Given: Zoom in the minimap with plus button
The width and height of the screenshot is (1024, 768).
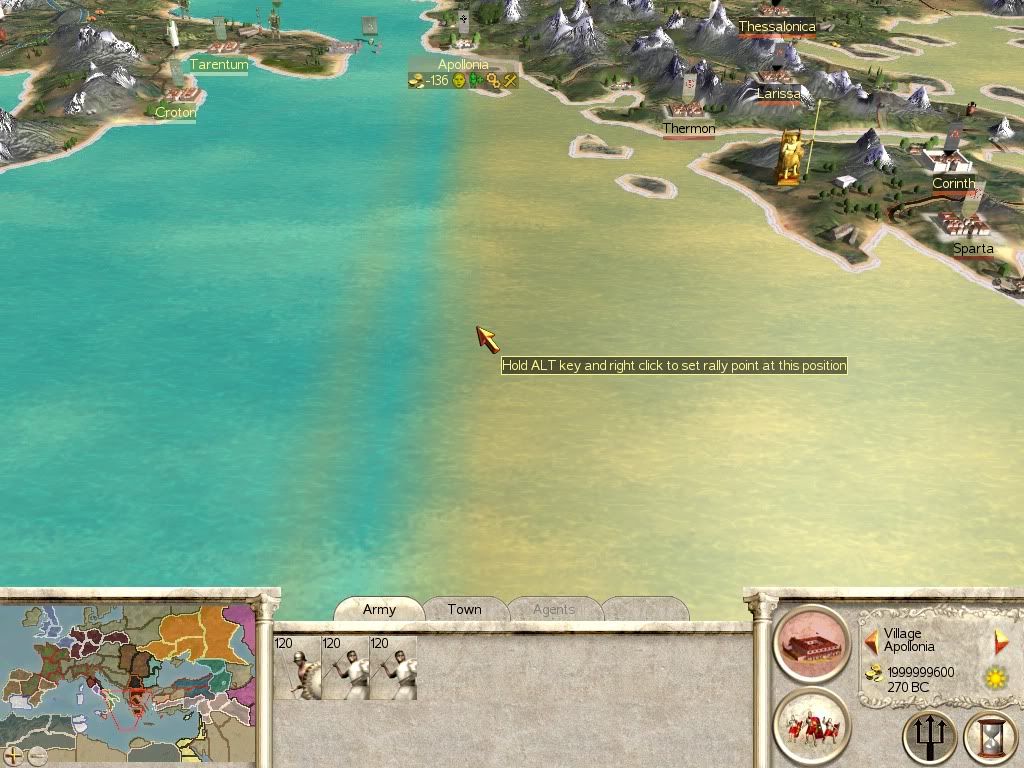Looking at the screenshot, I should pyautogui.click(x=13, y=755).
